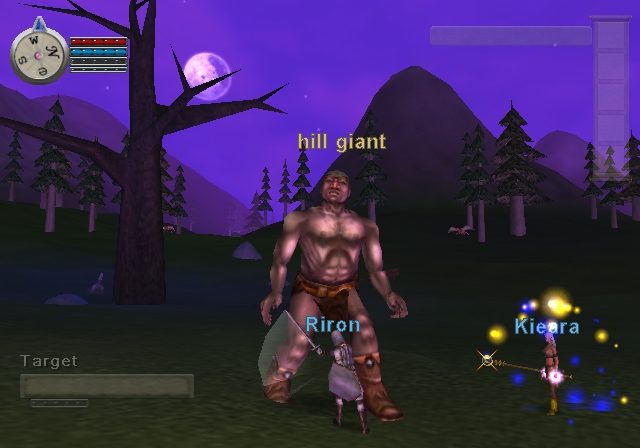Image resolution: width=640 pixels, height=448 pixels.
Task: Click the translucent message bar at top
Action: 510,35
